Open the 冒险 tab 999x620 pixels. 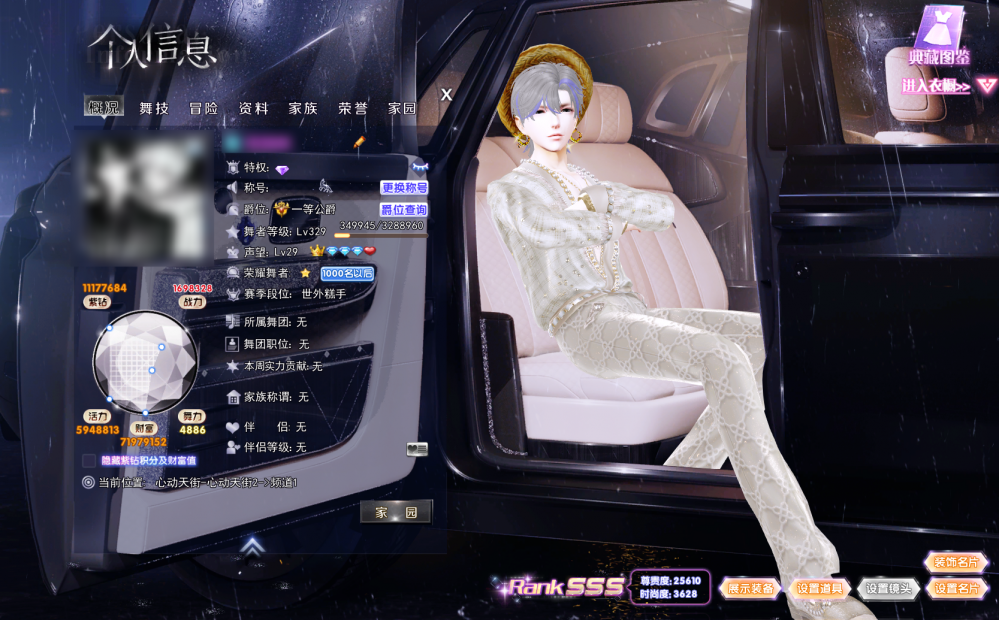(203, 108)
